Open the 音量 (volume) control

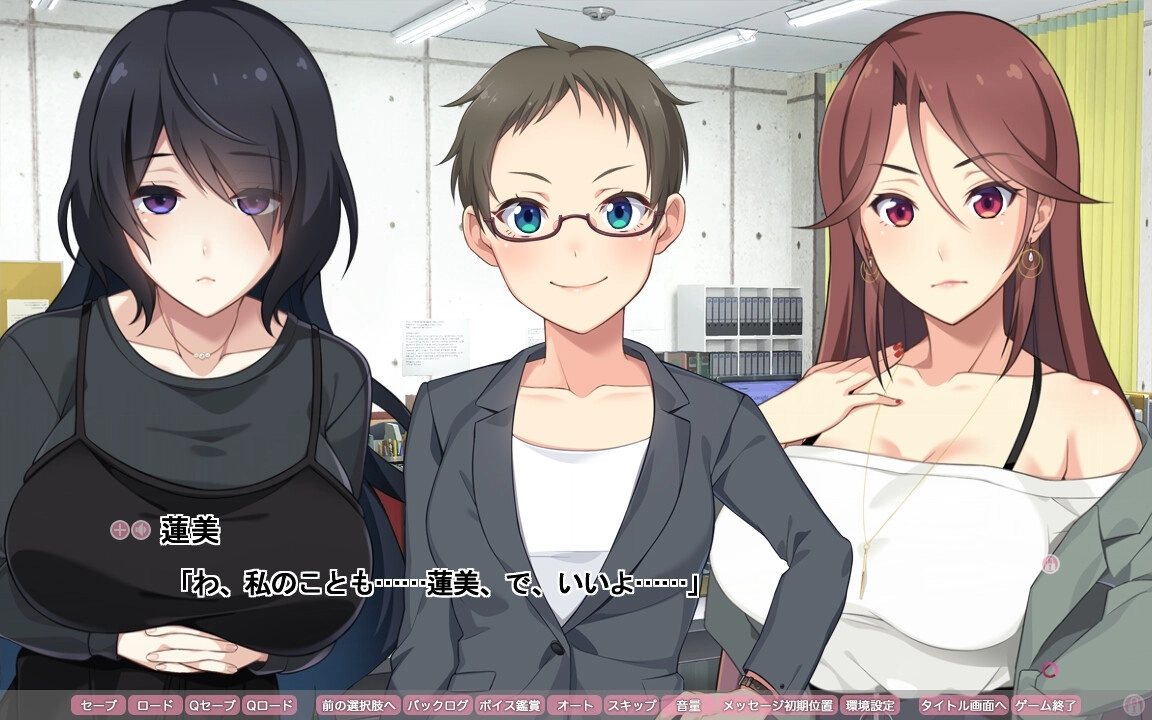688,705
